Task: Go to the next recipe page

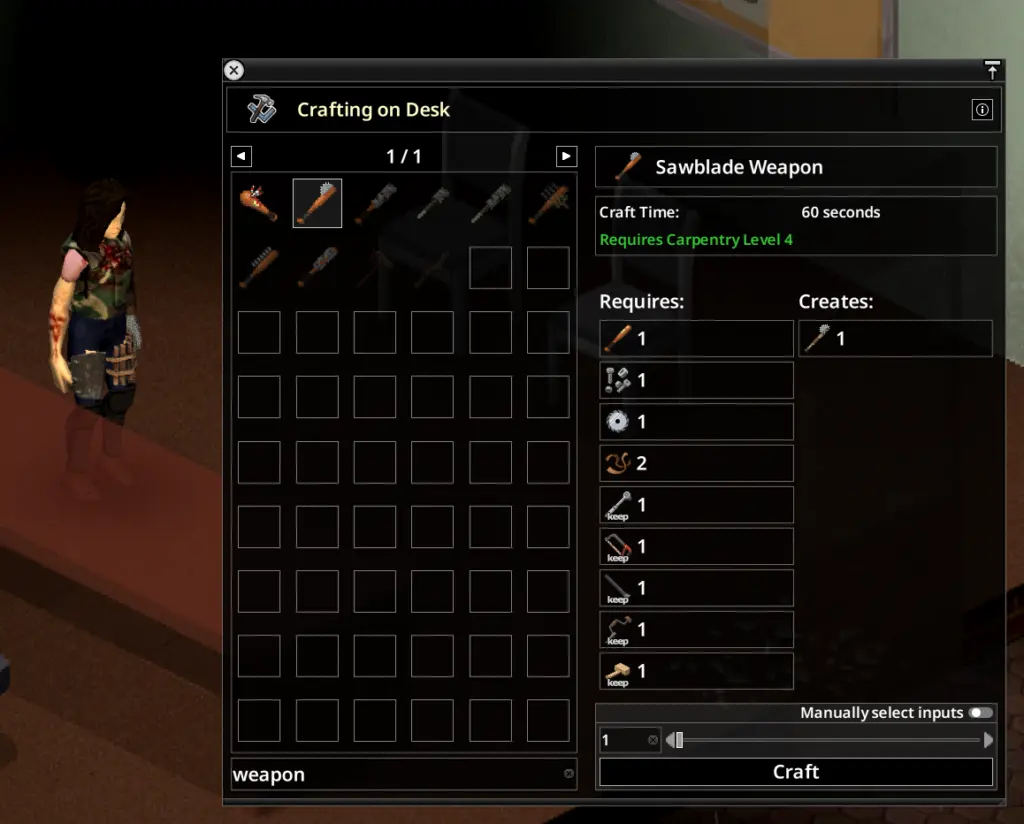Action: tap(566, 156)
